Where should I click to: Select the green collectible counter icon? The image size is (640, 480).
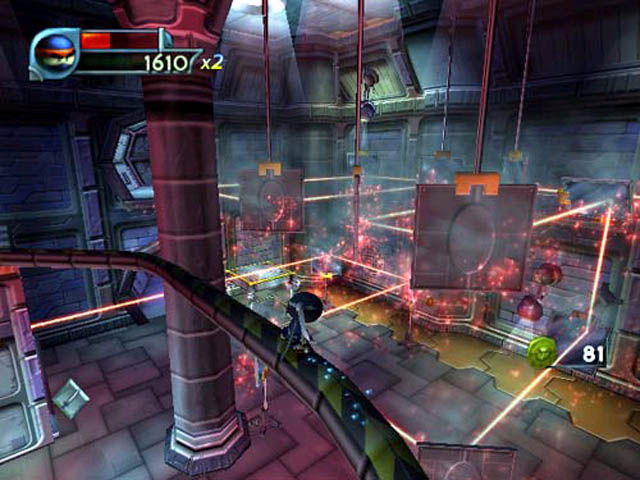click(542, 352)
